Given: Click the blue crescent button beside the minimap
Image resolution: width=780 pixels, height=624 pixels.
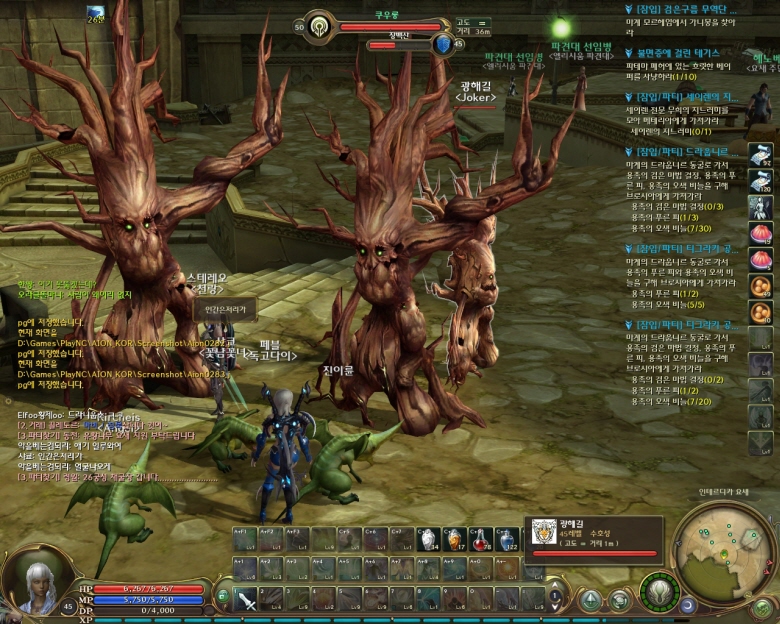Looking at the screenshot, I should [688, 605].
